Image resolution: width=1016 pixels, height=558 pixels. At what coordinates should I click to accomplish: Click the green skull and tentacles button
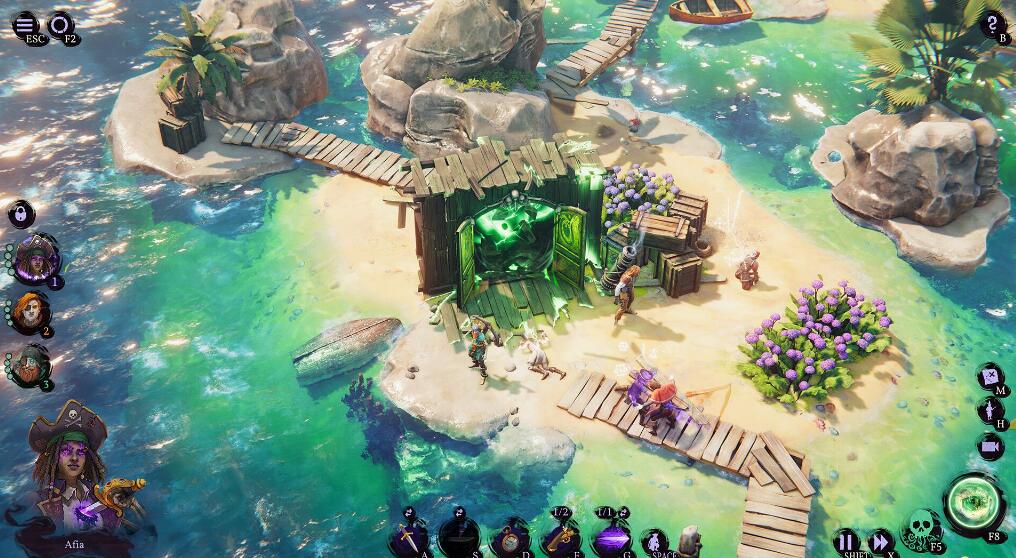coord(921,528)
